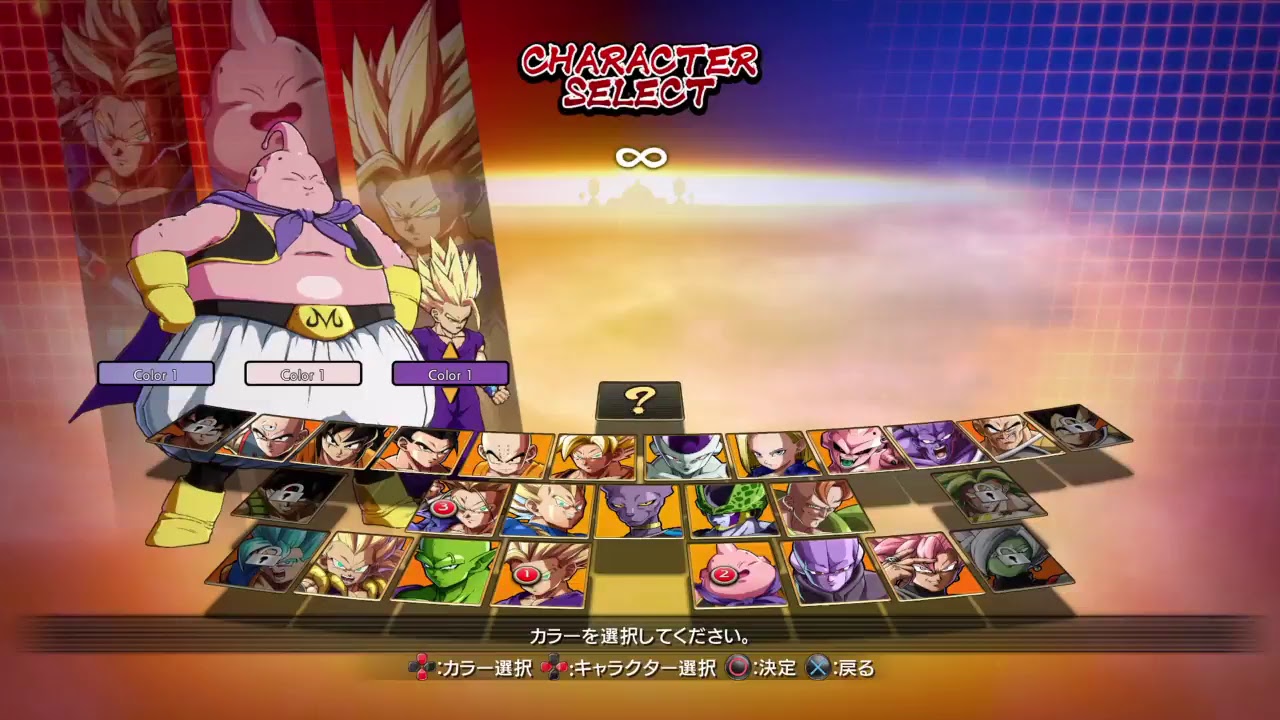Viewport: 1280px width, 720px height.
Task: Pick Android 18 from the top row
Action: pos(774,451)
